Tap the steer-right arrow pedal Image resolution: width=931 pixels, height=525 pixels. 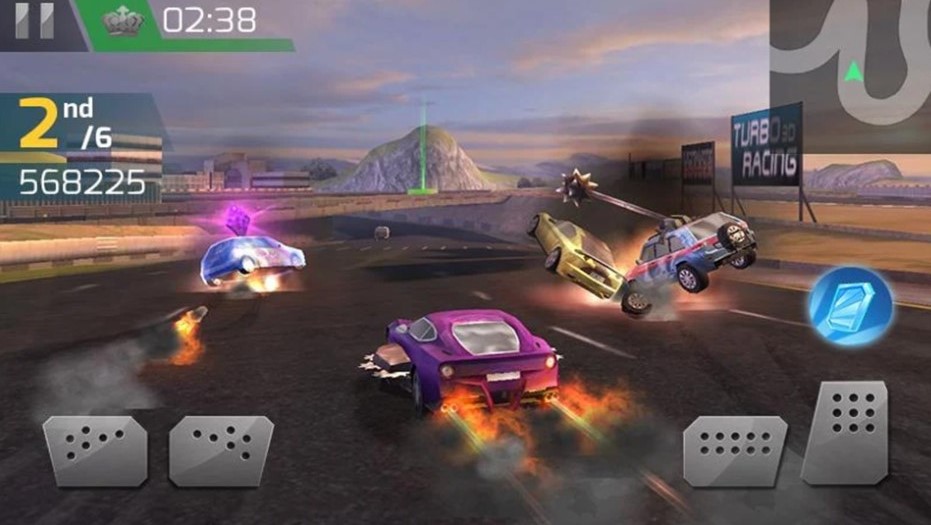221,450
